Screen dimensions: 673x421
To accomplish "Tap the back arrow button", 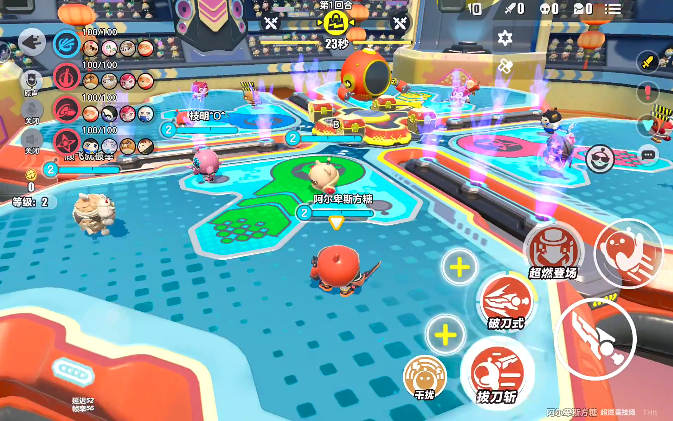I will (31, 43).
